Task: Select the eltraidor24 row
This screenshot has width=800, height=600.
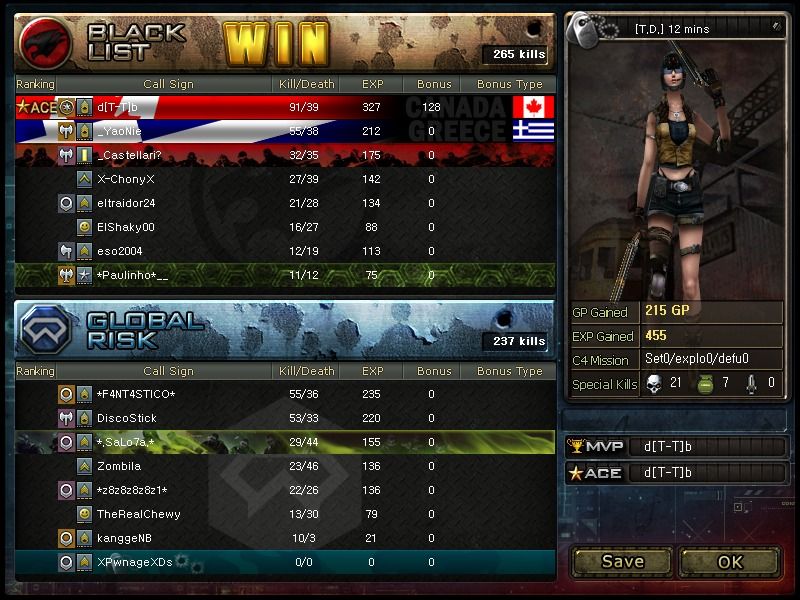Action: (126, 203)
